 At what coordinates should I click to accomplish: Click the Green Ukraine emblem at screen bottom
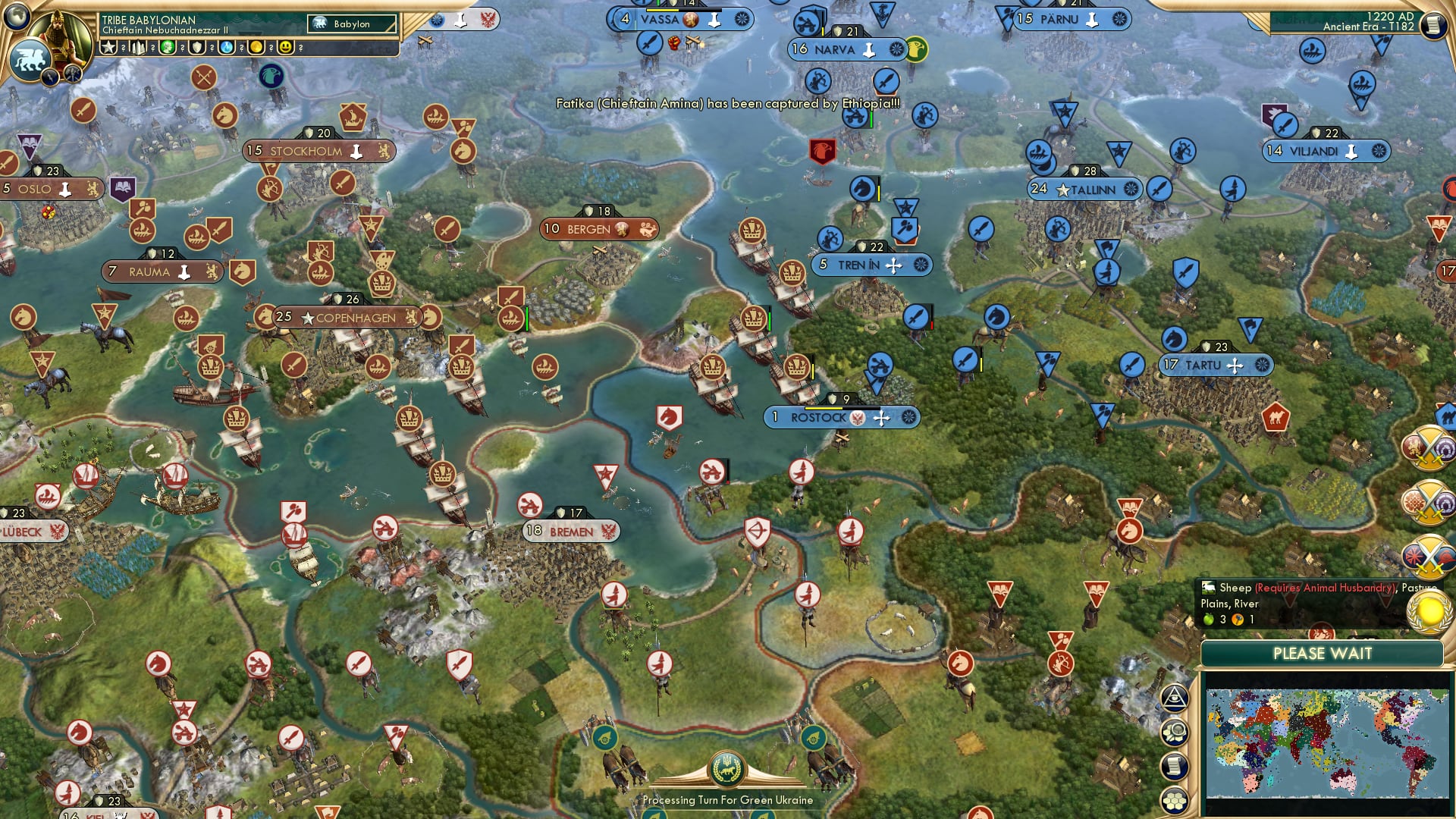726,769
